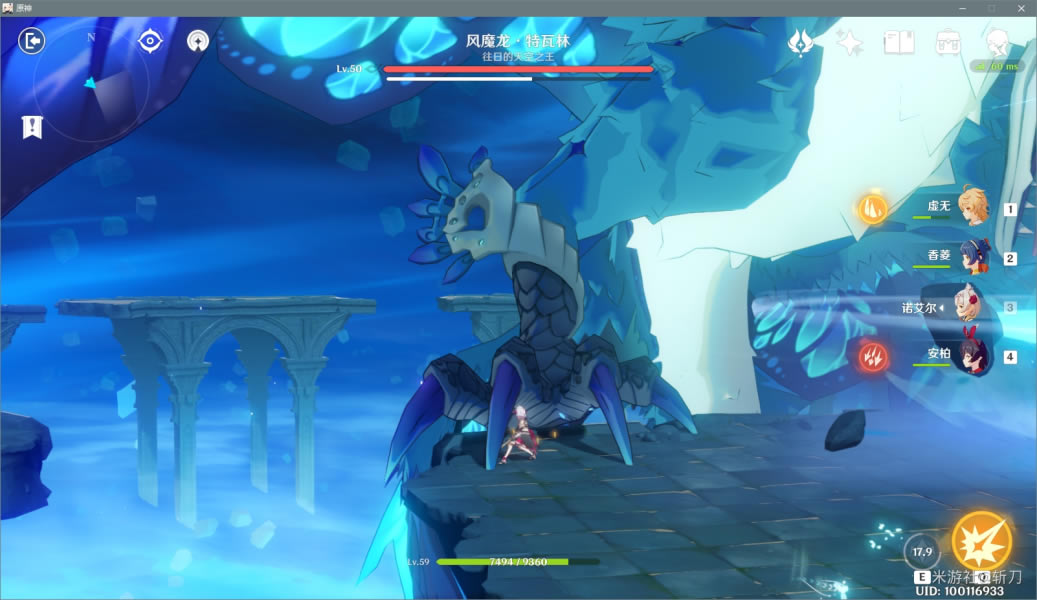Open the Paimon head menu icon
1037x600 pixels.
point(996,41)
